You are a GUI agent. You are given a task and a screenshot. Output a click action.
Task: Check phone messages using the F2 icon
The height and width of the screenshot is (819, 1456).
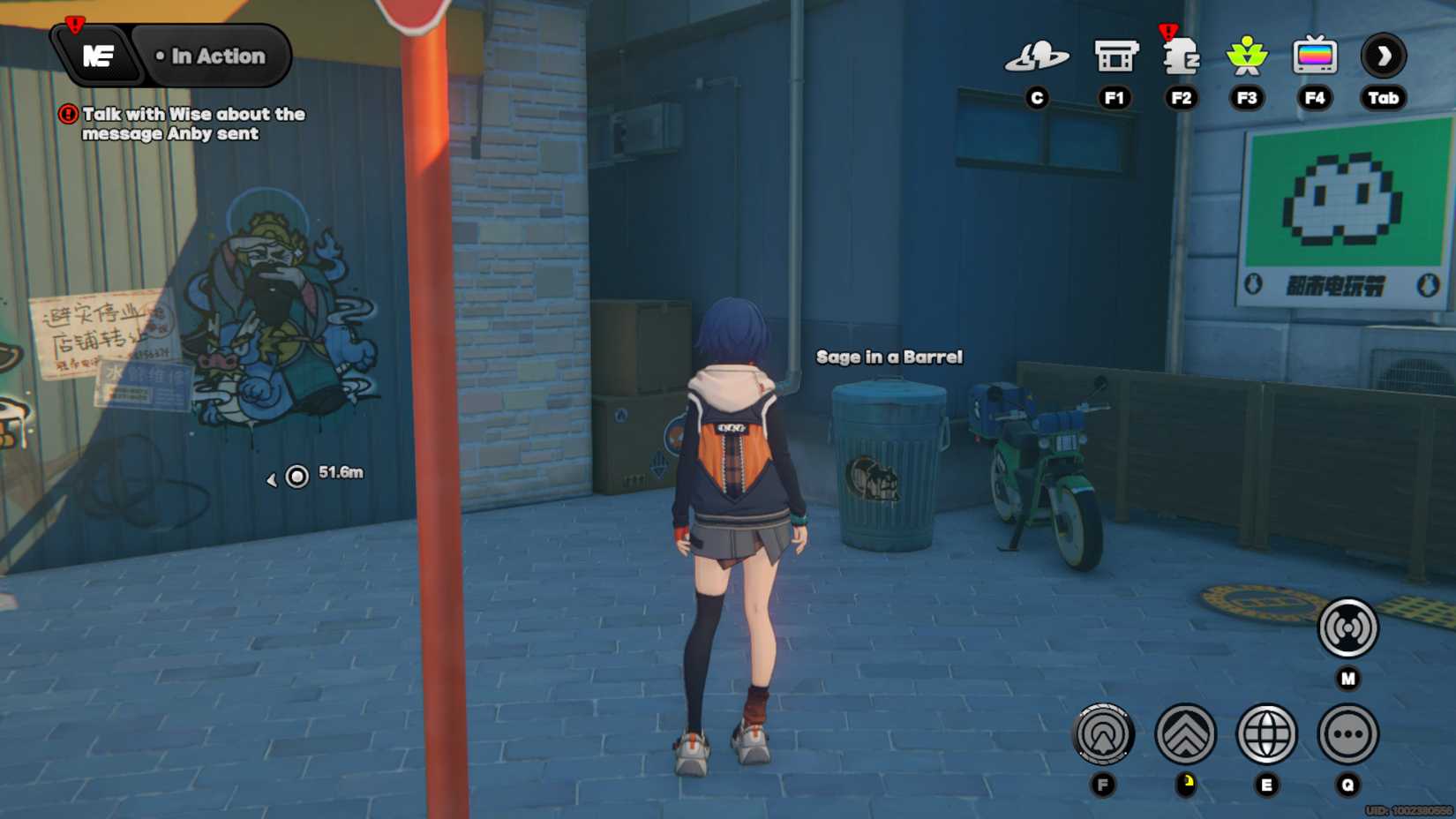click(x=1182, y=56)
